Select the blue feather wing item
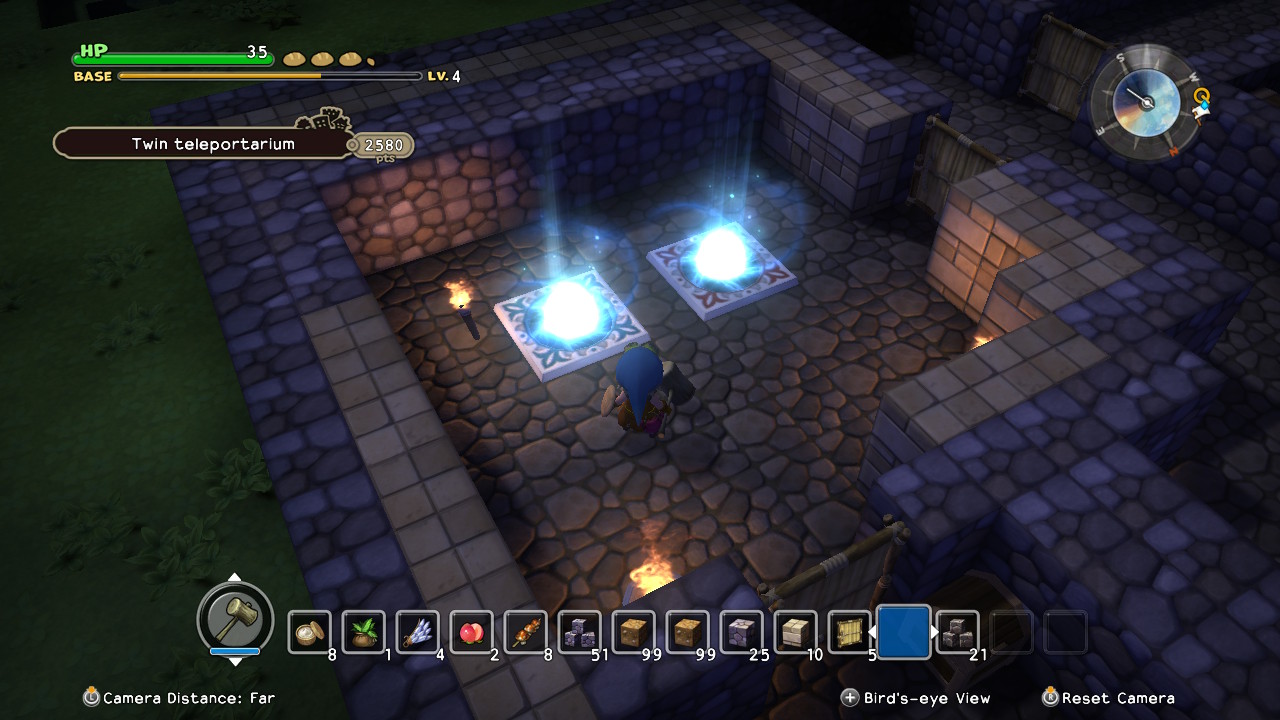The height and width of the screenshot is (720, 1280). (x=417, y=632)
